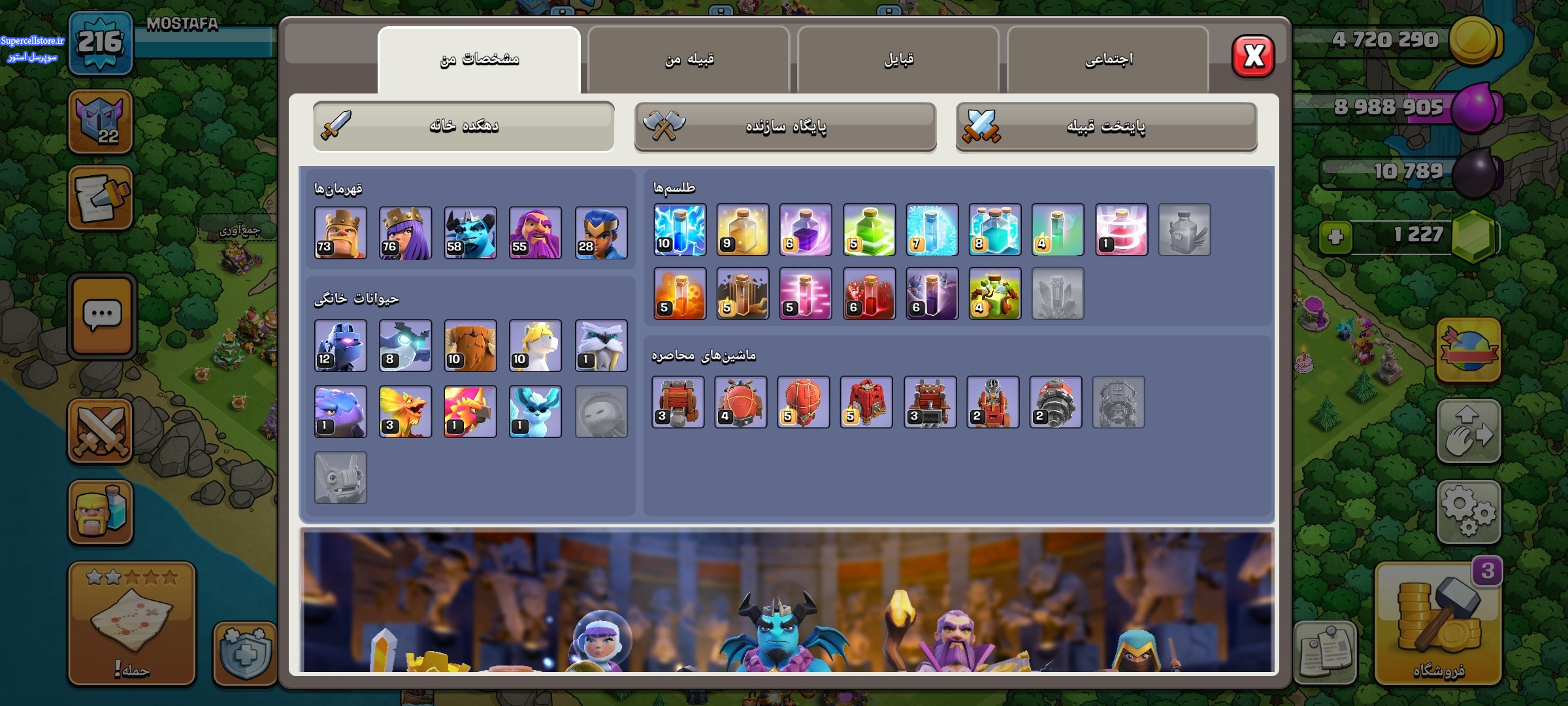Tap the Grand Warden hero icon
The width and height of the screenshot is (1568, 706).
535,233
